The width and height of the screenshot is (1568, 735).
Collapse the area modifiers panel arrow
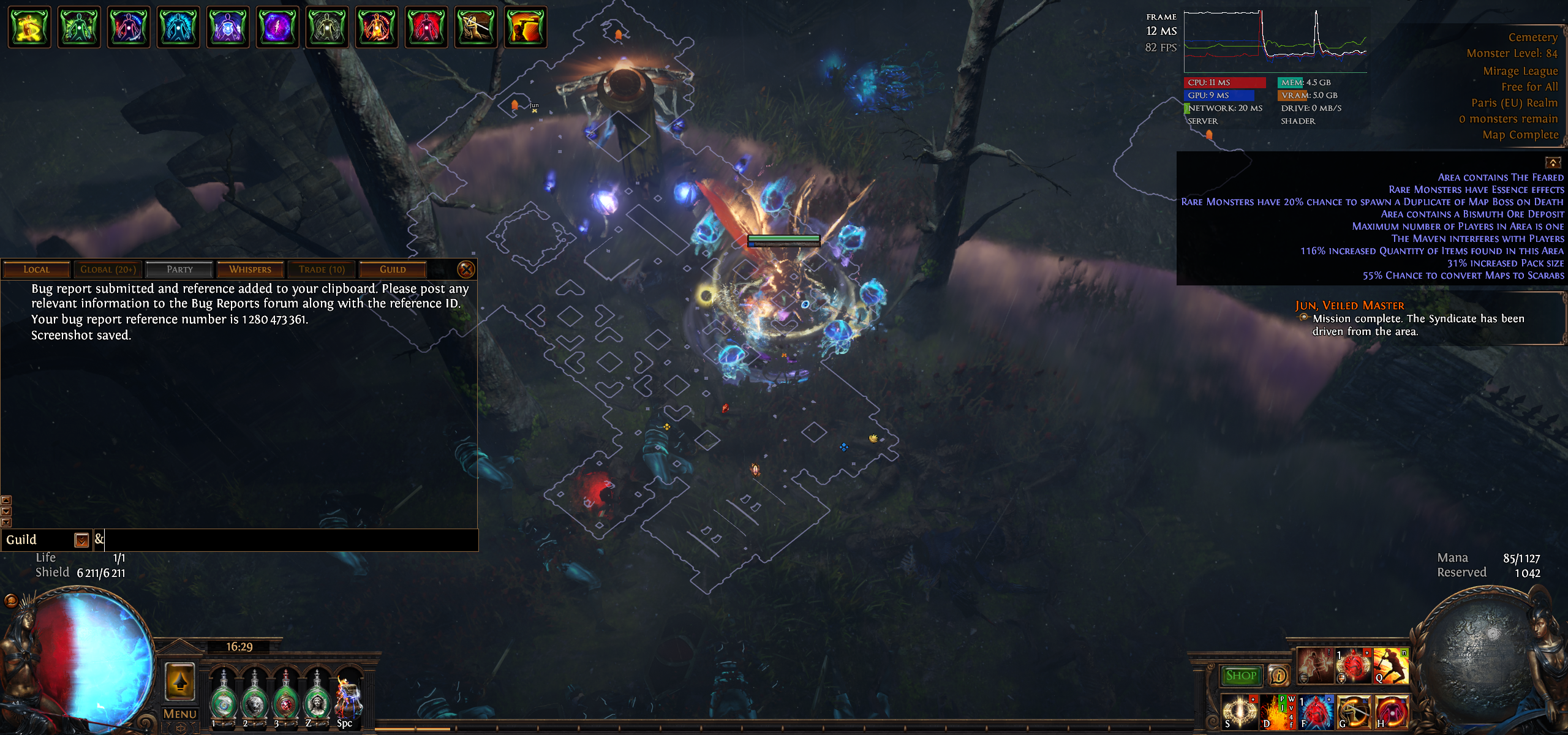click(x=1553, y=162)
